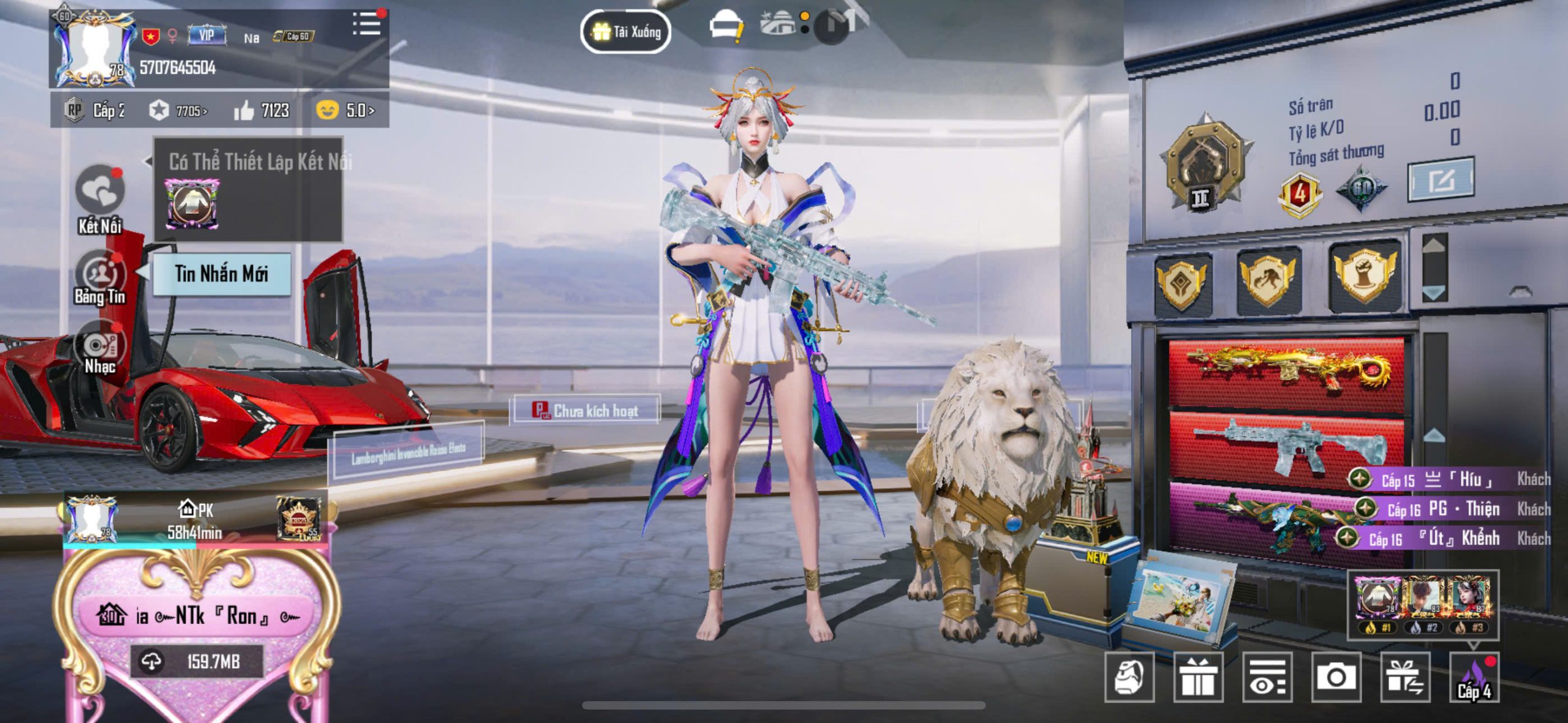This screenshot has width=1568, height=723.
Task: Open the hamburger list menu icon
Action: pyautogui.click(x=367, y=24)
